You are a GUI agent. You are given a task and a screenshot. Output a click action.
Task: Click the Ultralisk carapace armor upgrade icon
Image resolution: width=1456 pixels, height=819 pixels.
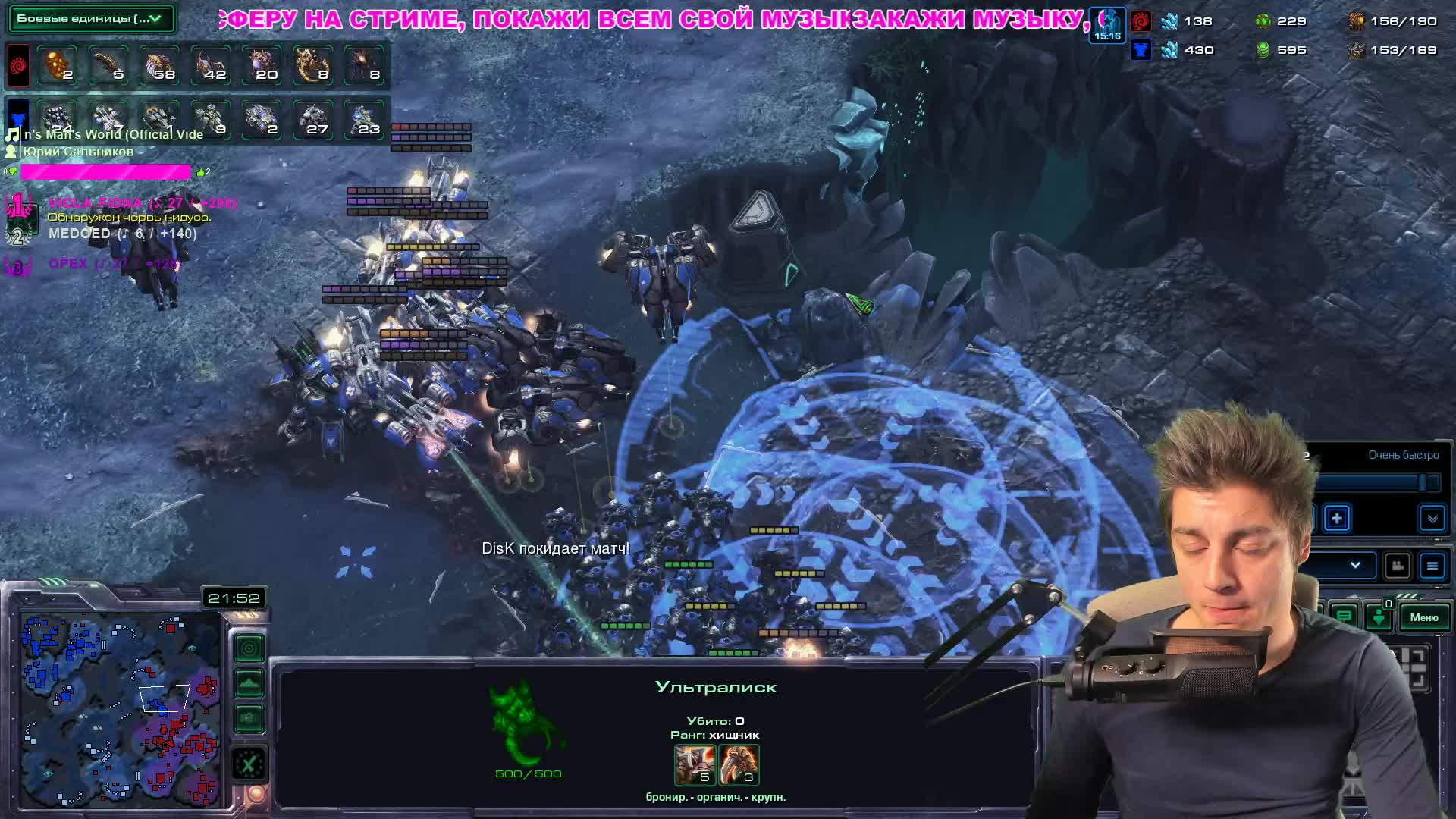point(739,764)
